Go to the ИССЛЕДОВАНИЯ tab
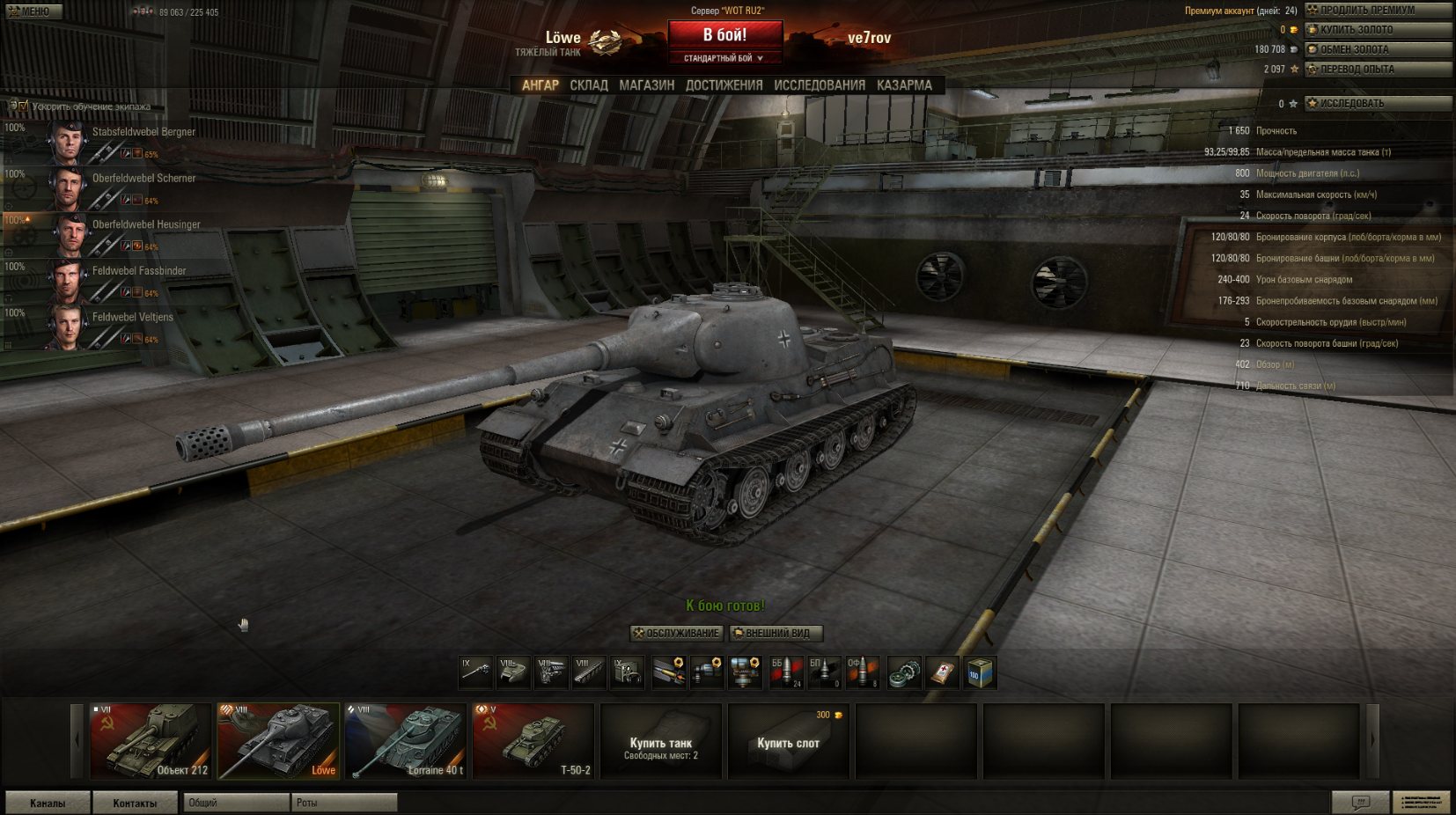Screen dimensions: 1456x815 [819, 85]
